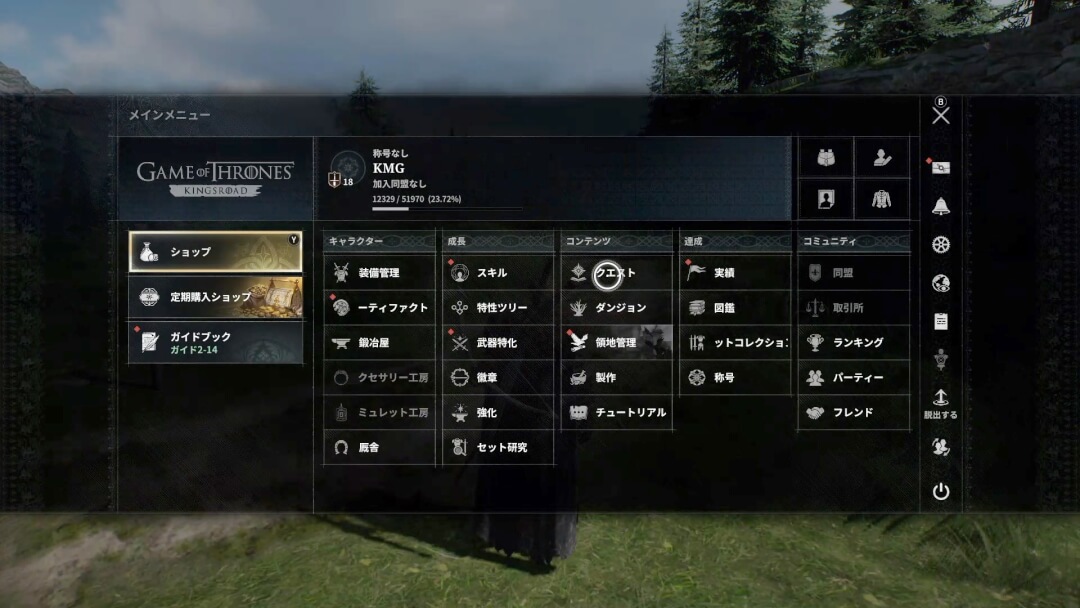Choose the 厩舎 stable option
This screenshot has height=608, width=1080.
pos(380,448)
